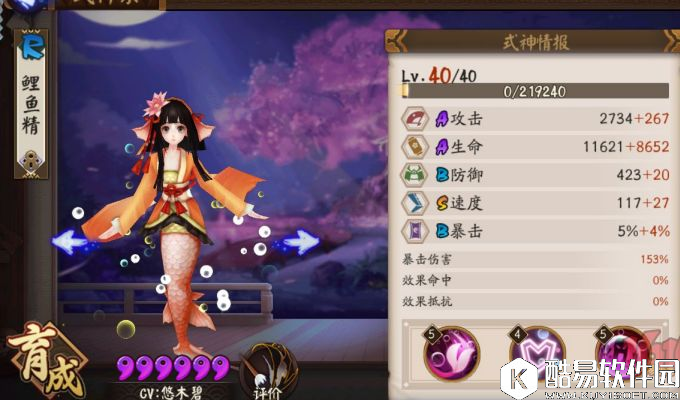The image size is (680, 400).
Task: Show the previous shikigami with left arrow
Action: [x=68, y=240]
